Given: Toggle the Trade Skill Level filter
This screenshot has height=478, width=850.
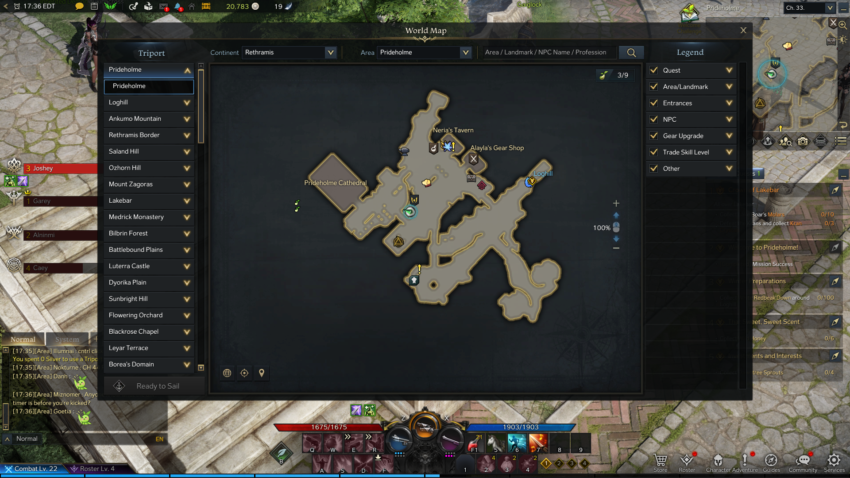Looking at the screenshot, I should tap(654, 152).
